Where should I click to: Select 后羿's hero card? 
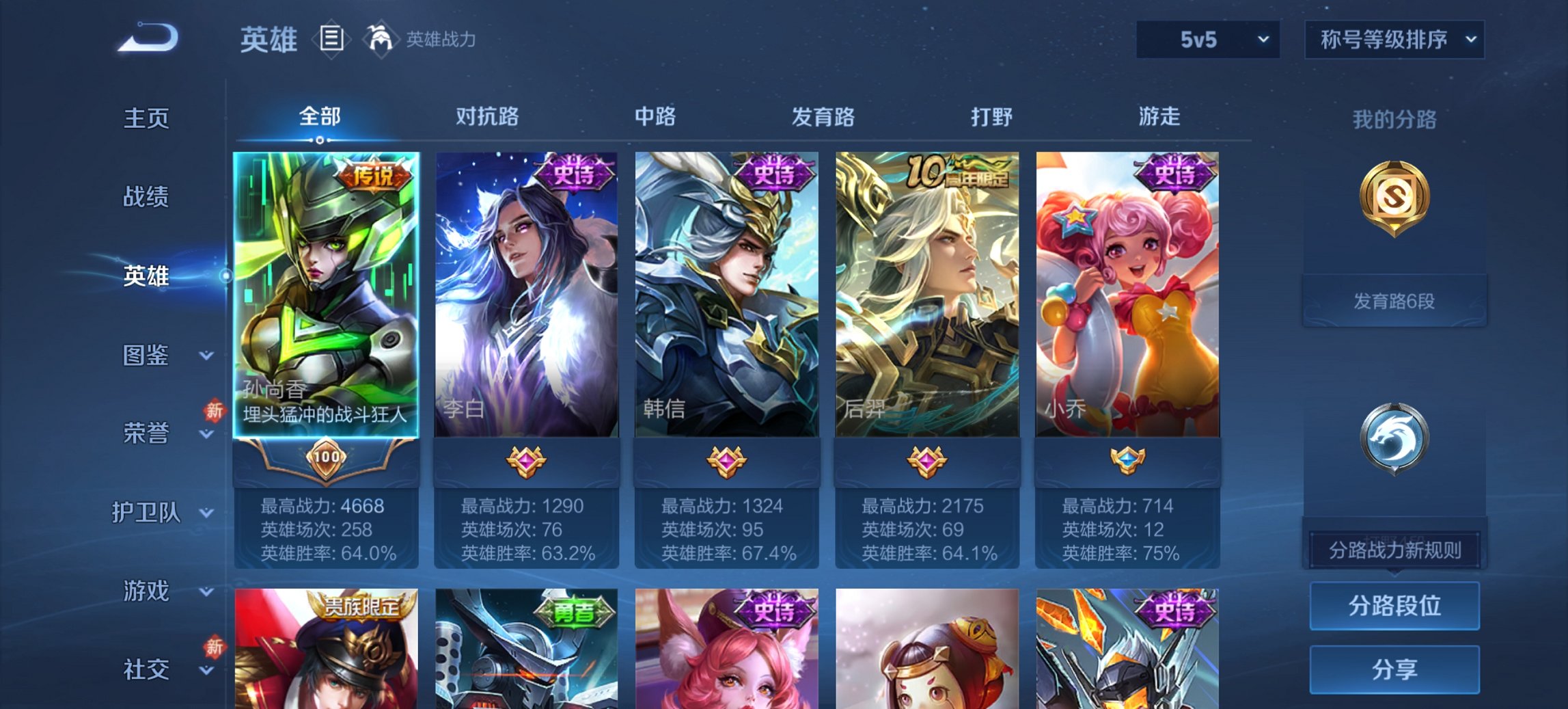point(928,294)
